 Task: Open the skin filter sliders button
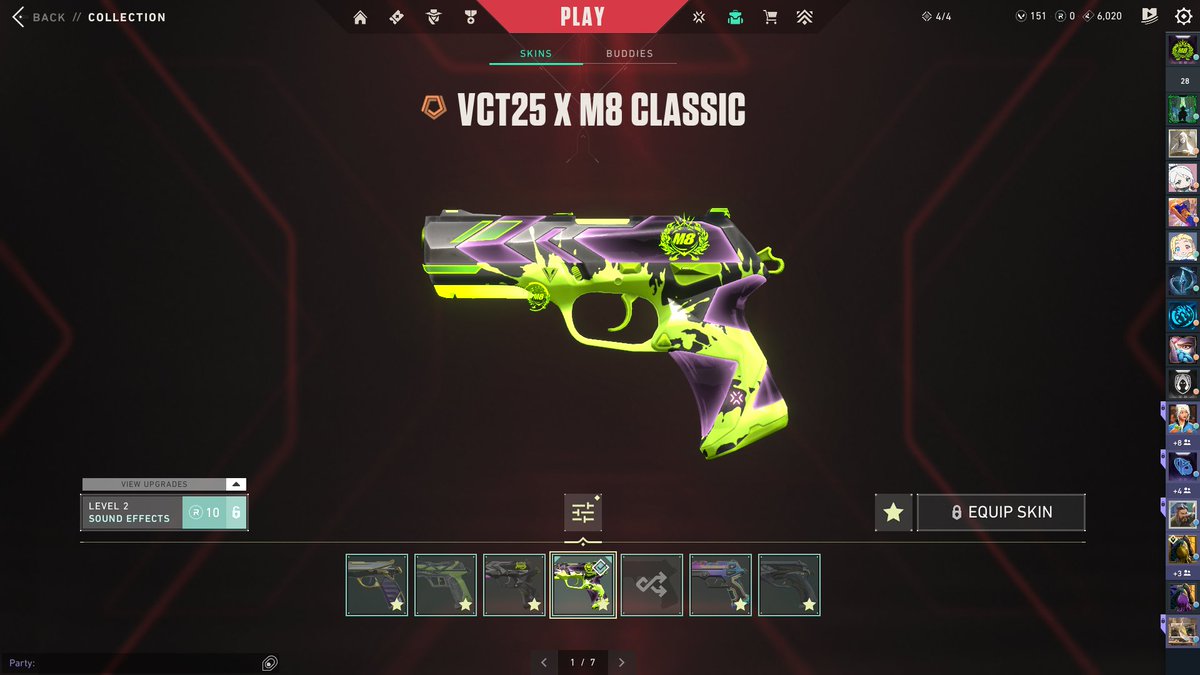coord(583,513)
